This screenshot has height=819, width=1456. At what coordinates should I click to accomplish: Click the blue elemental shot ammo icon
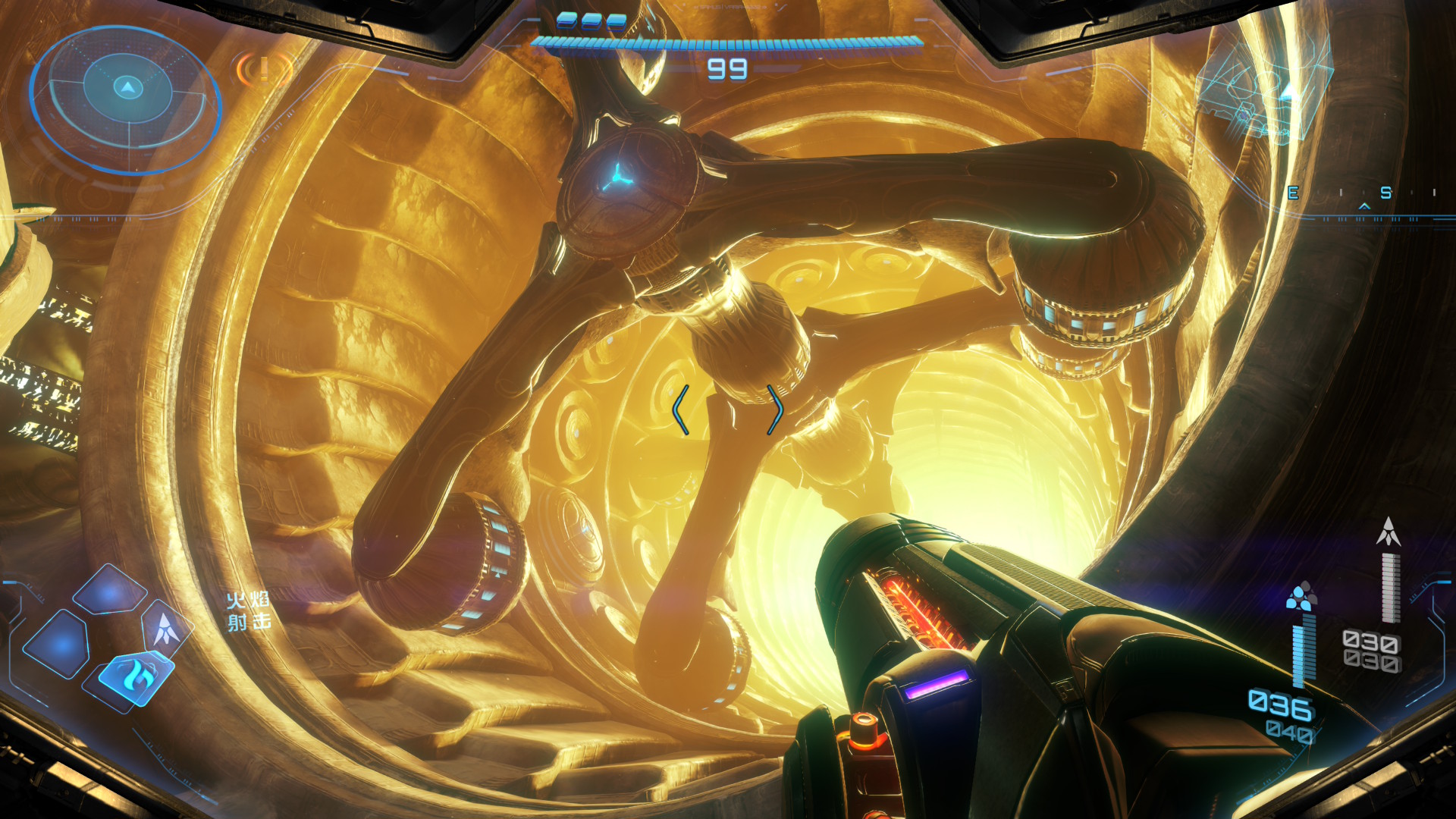pos(1301,596)
